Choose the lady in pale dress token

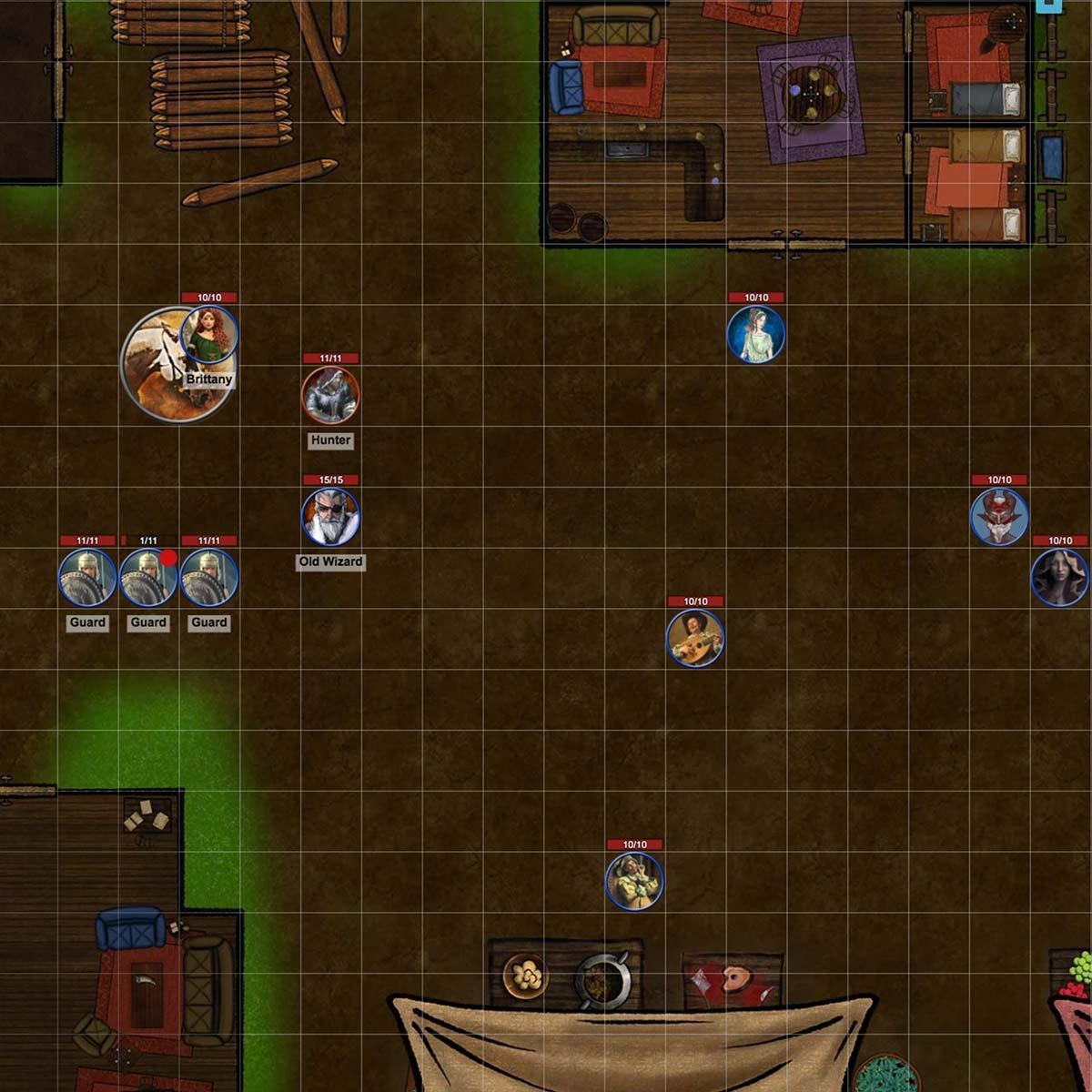click(755, 334)
